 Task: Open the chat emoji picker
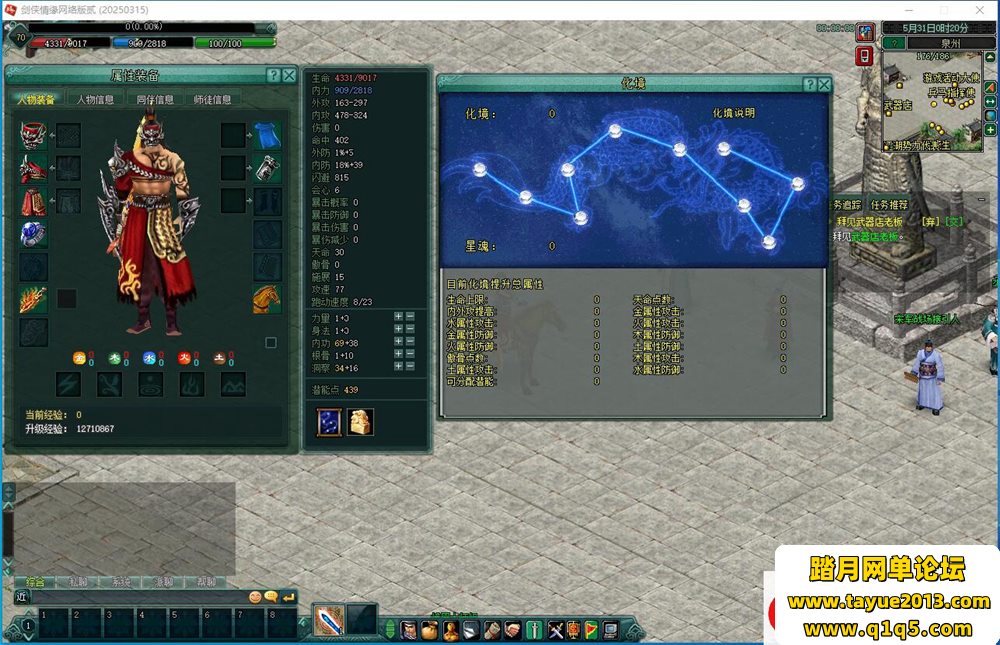click(256, 597)
